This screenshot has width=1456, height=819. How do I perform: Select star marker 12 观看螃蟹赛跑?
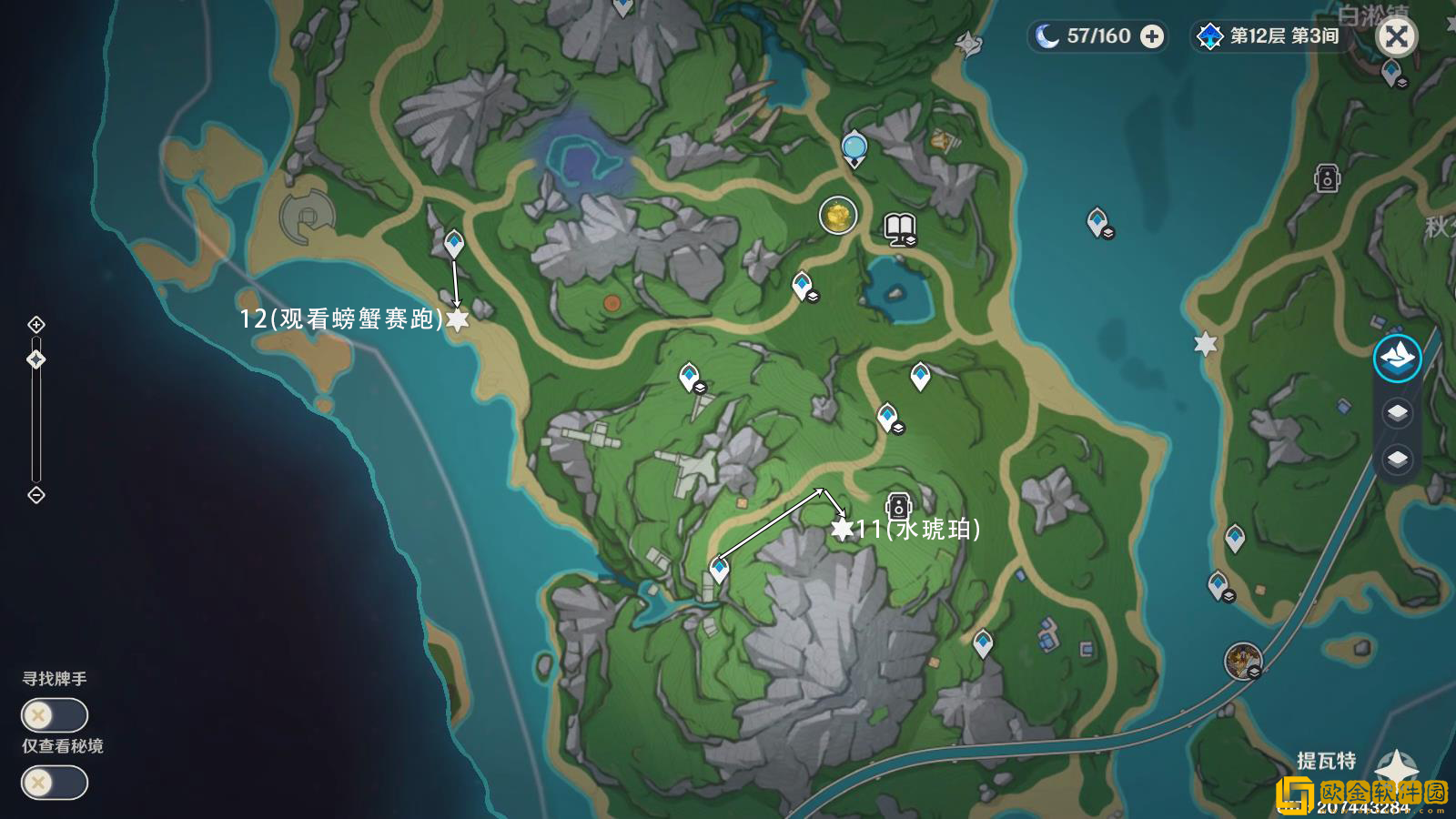pyautogui.click(x=459, y=320)
